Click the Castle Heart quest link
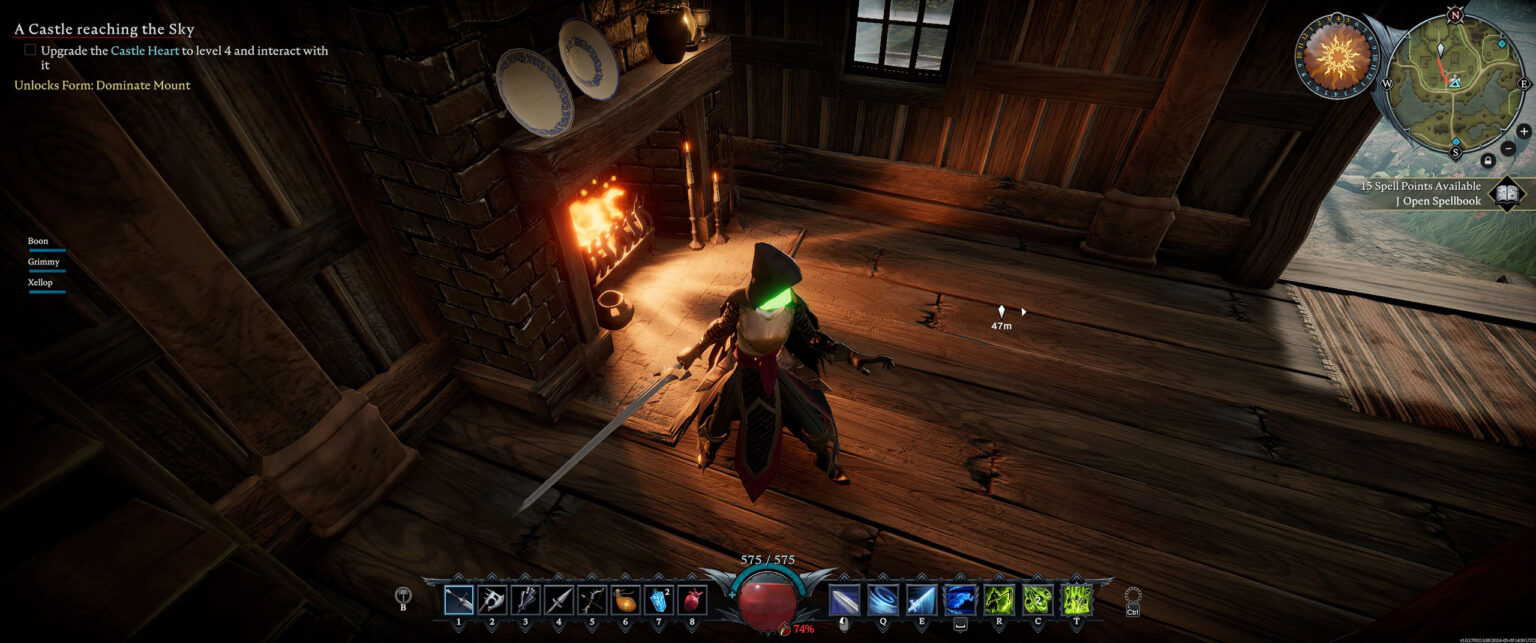Image resolution: width=1536 pixels, height=643 pixels. [x=145, y=50]
